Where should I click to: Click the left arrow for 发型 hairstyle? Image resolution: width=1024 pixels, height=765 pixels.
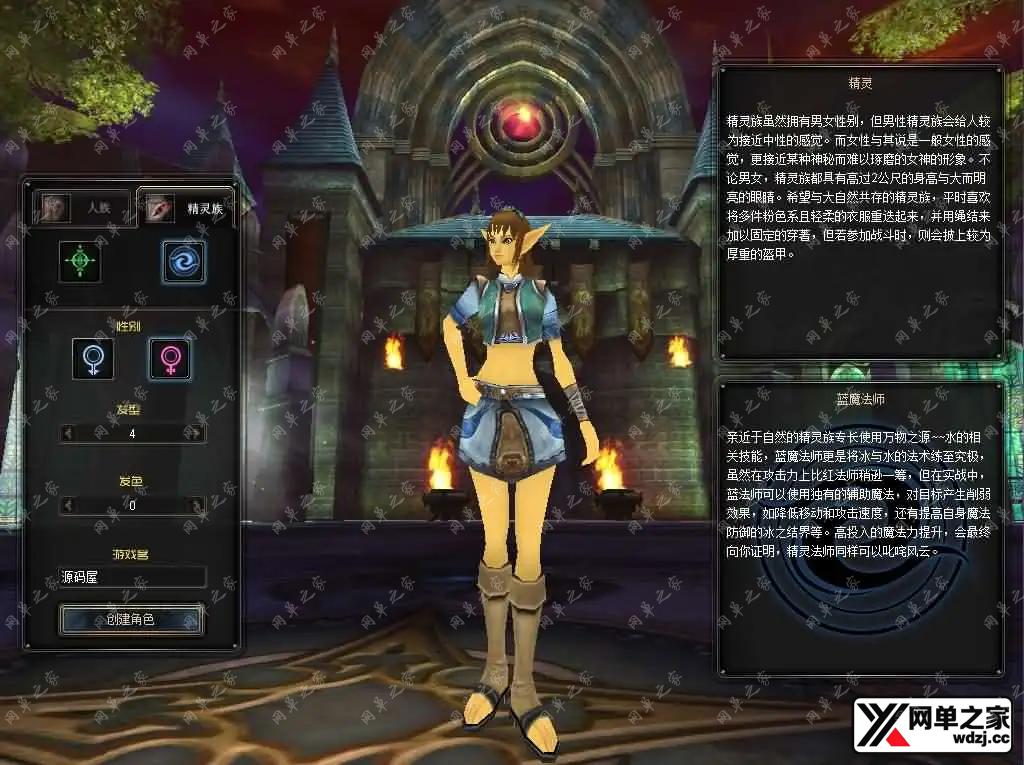(68, 433)
